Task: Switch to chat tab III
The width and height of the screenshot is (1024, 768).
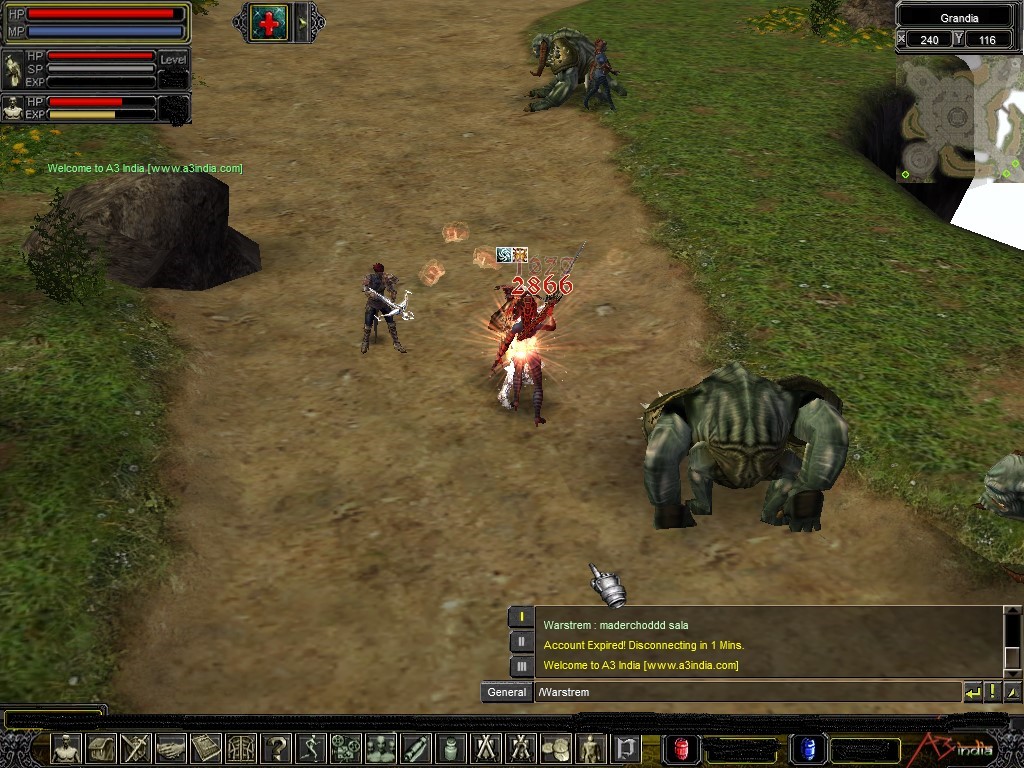Action: pyautogui.click(x=521, y=666)
